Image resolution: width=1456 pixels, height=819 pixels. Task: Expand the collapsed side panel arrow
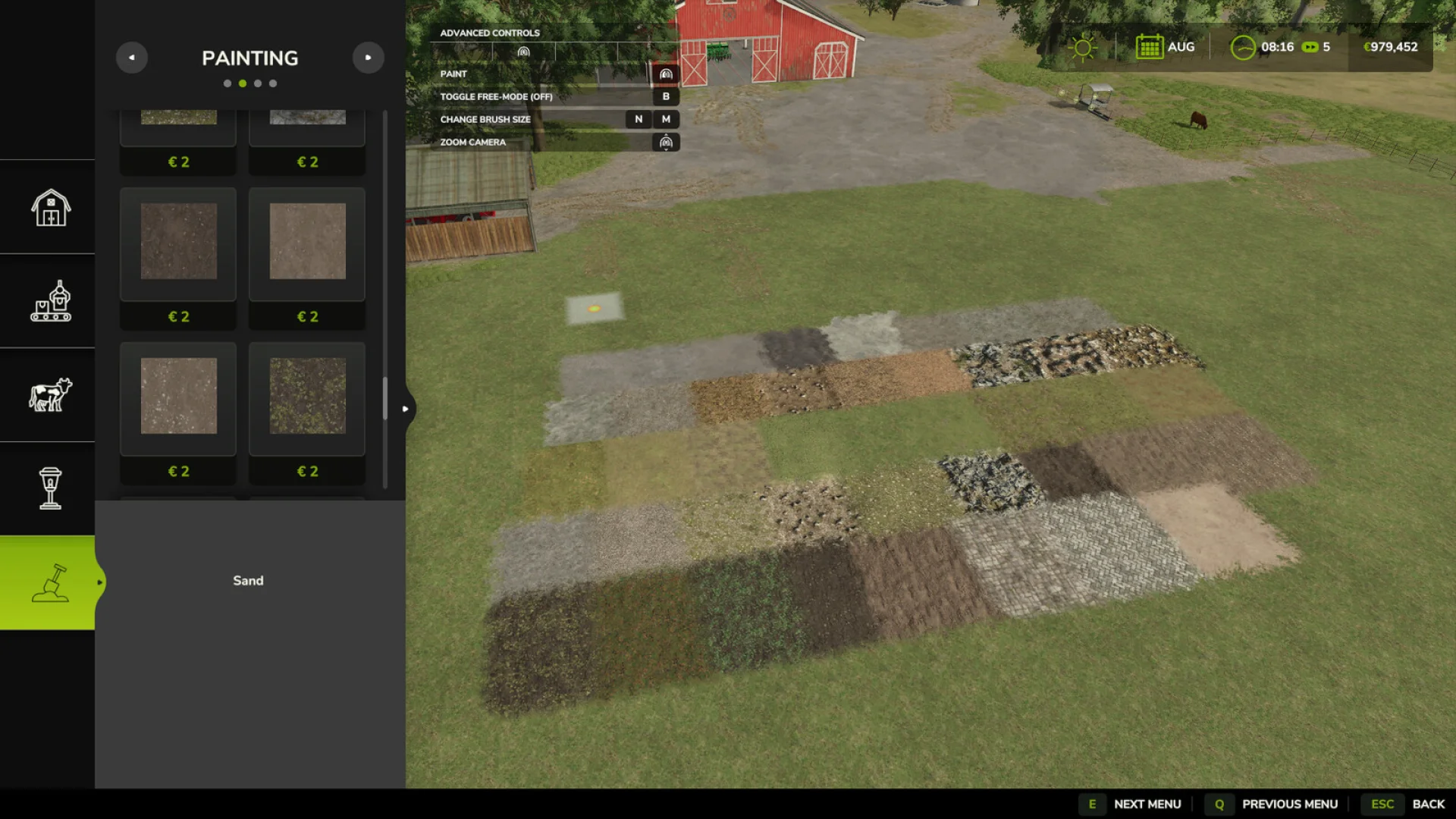click(x=406, y=408)
